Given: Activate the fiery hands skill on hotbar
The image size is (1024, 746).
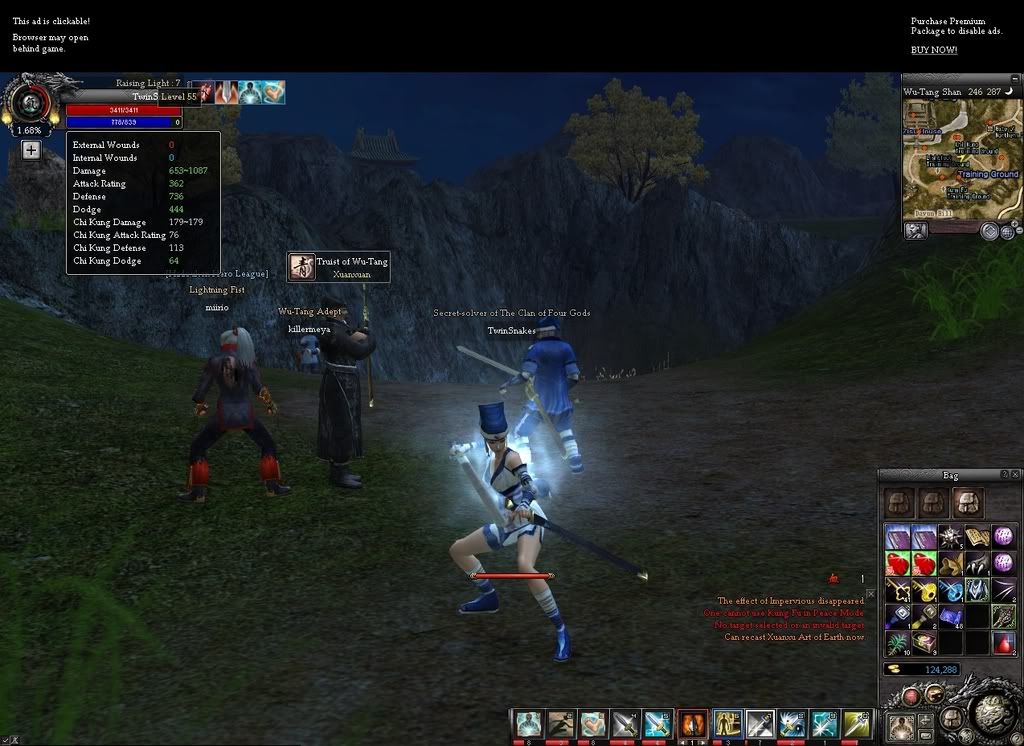Looking at the screenshot, I should tap(693, 724).
